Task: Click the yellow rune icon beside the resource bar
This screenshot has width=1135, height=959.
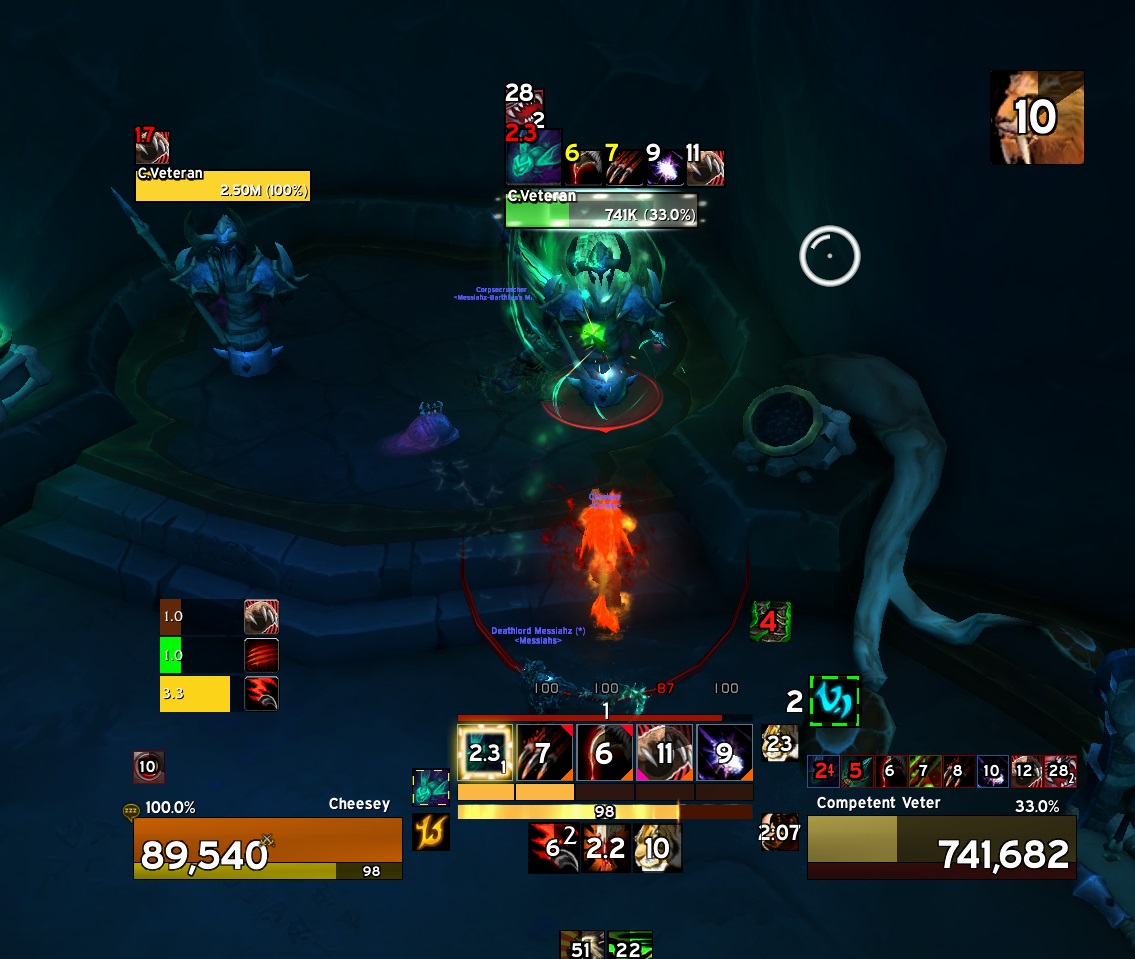Action: click(x=431, y=831)
